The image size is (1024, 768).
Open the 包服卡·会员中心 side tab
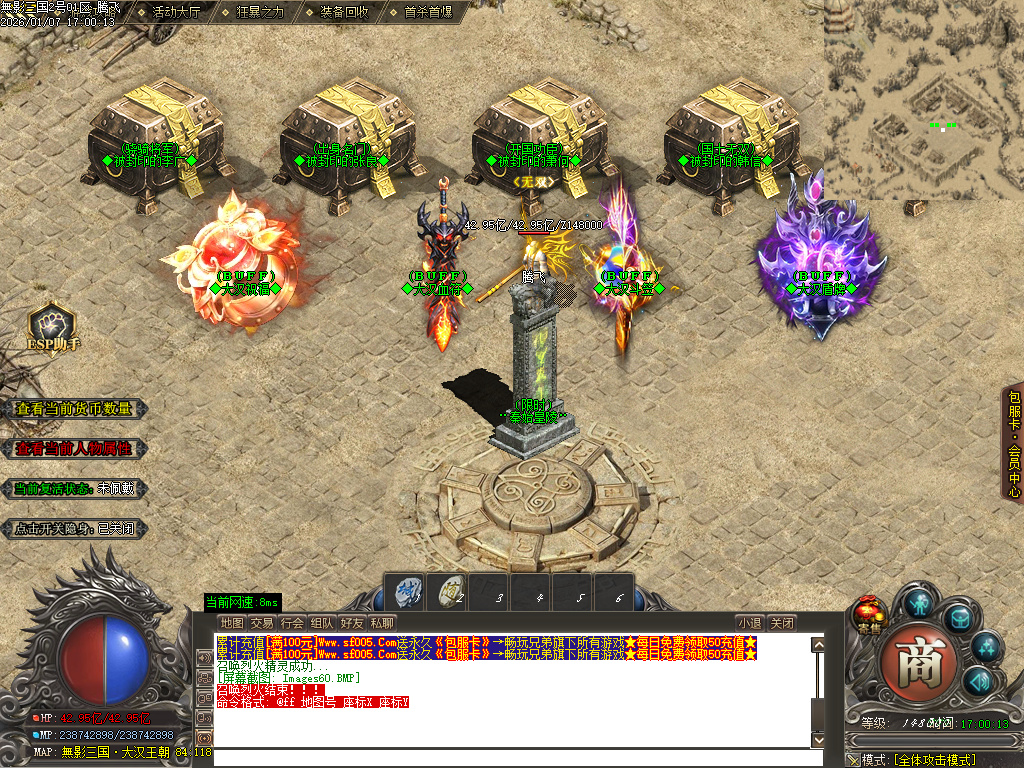[x=1014, y=445]
